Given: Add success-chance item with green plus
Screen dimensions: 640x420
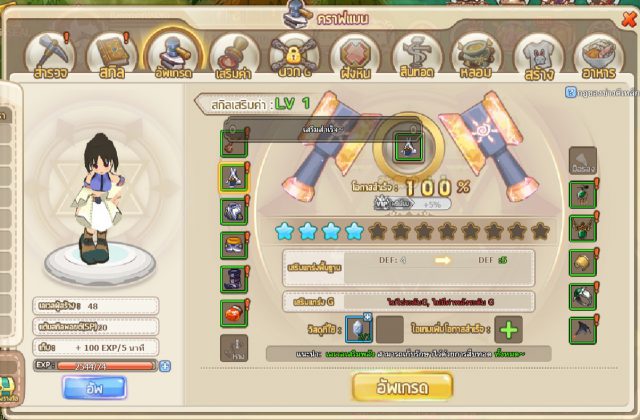Looking at the screenshot, I should click(507, 330).
